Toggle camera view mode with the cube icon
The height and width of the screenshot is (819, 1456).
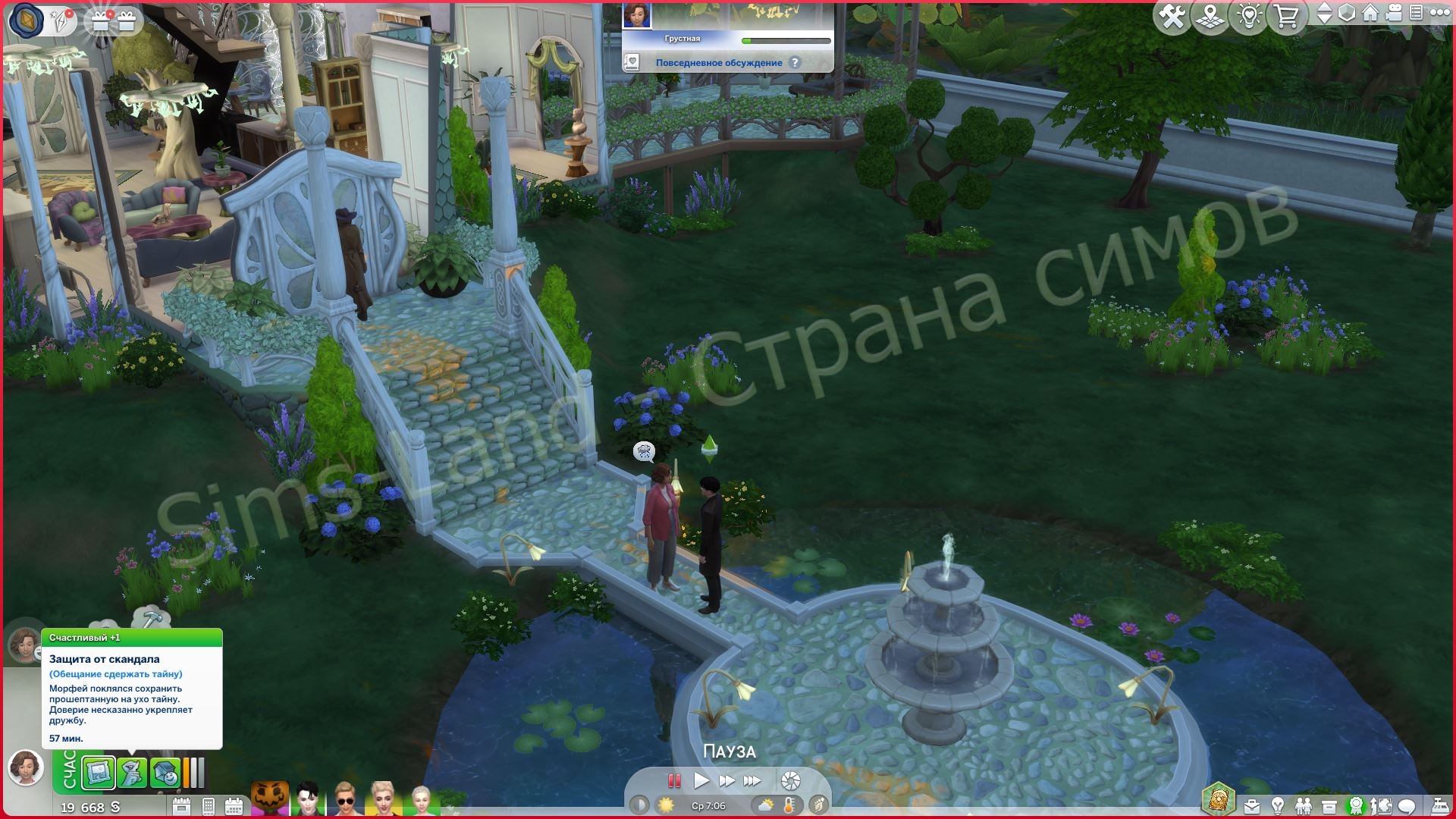pyautogui.click(x=1347, y=13)
